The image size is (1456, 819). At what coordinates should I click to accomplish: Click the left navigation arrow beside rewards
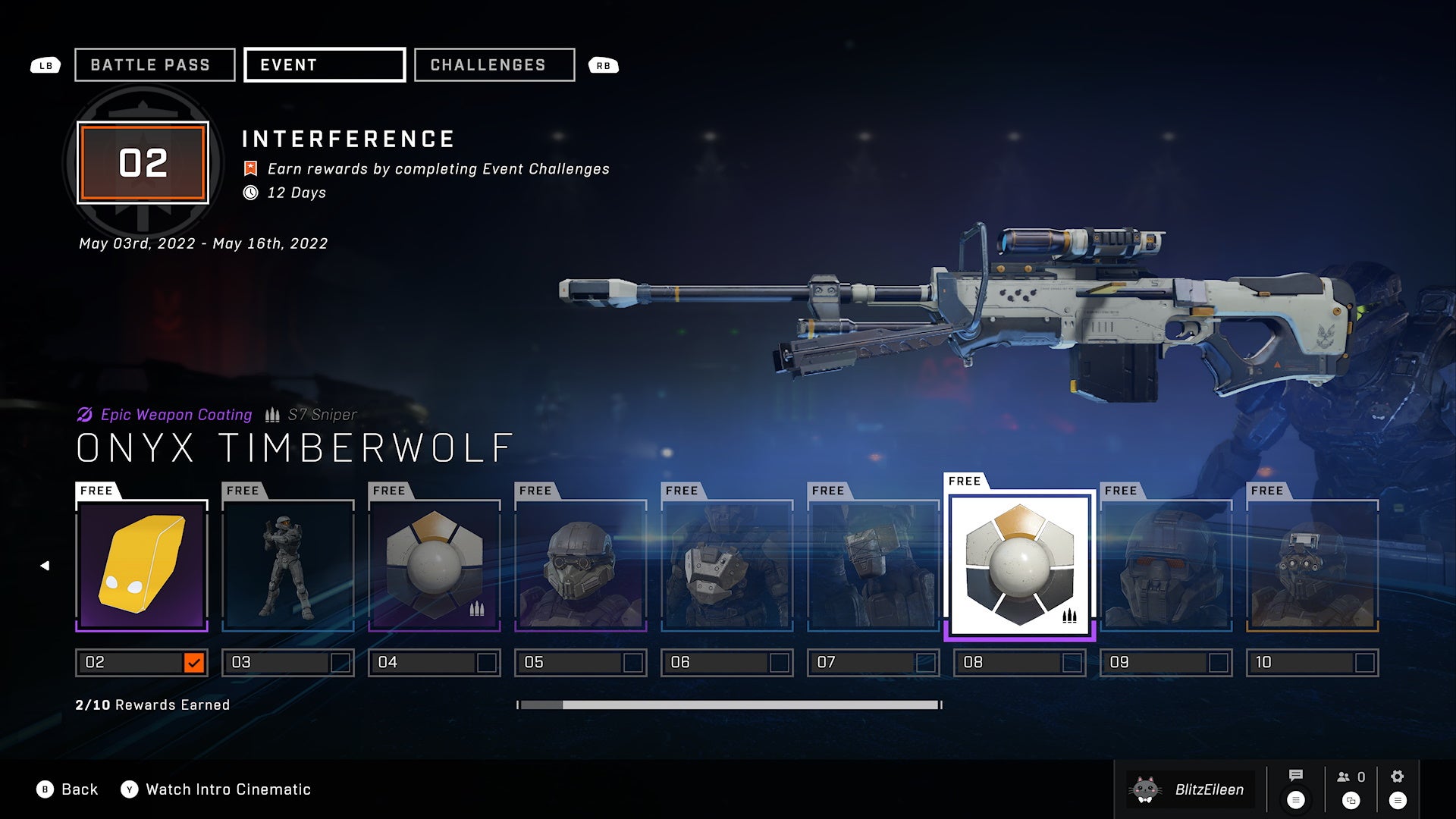pyautogui.click(x=45, y=565)
